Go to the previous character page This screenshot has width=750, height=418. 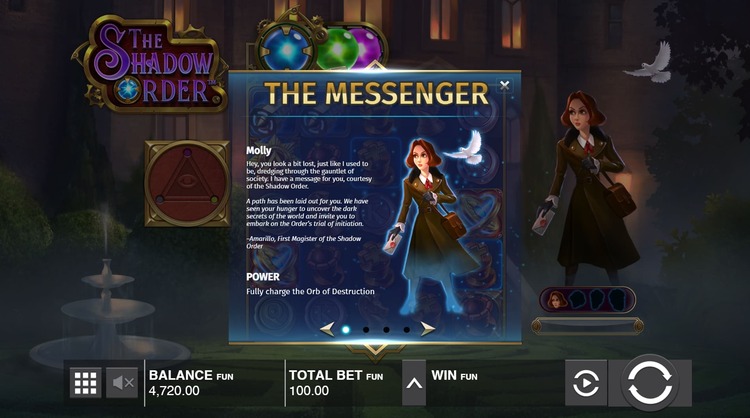click(x=326, y=328)
